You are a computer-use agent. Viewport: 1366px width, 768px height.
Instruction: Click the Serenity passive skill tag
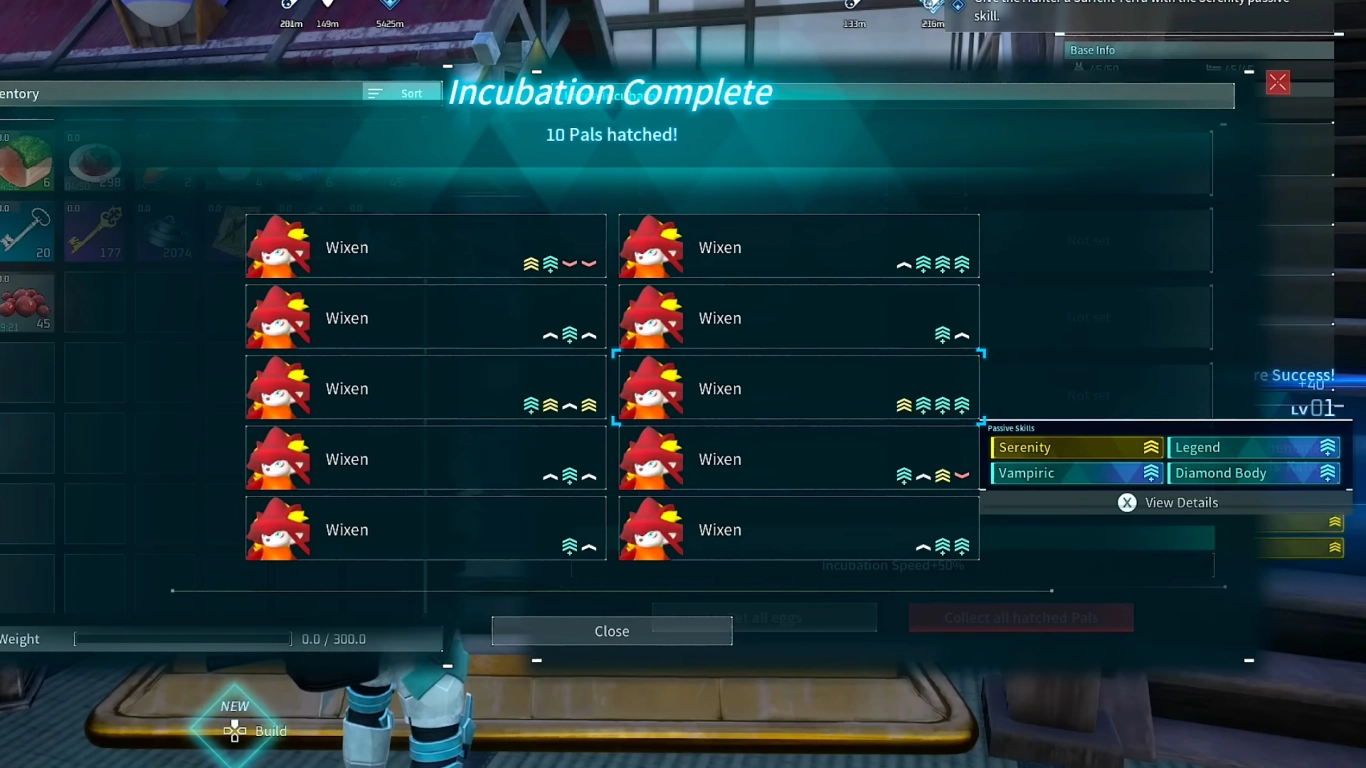coord(1076,448)
